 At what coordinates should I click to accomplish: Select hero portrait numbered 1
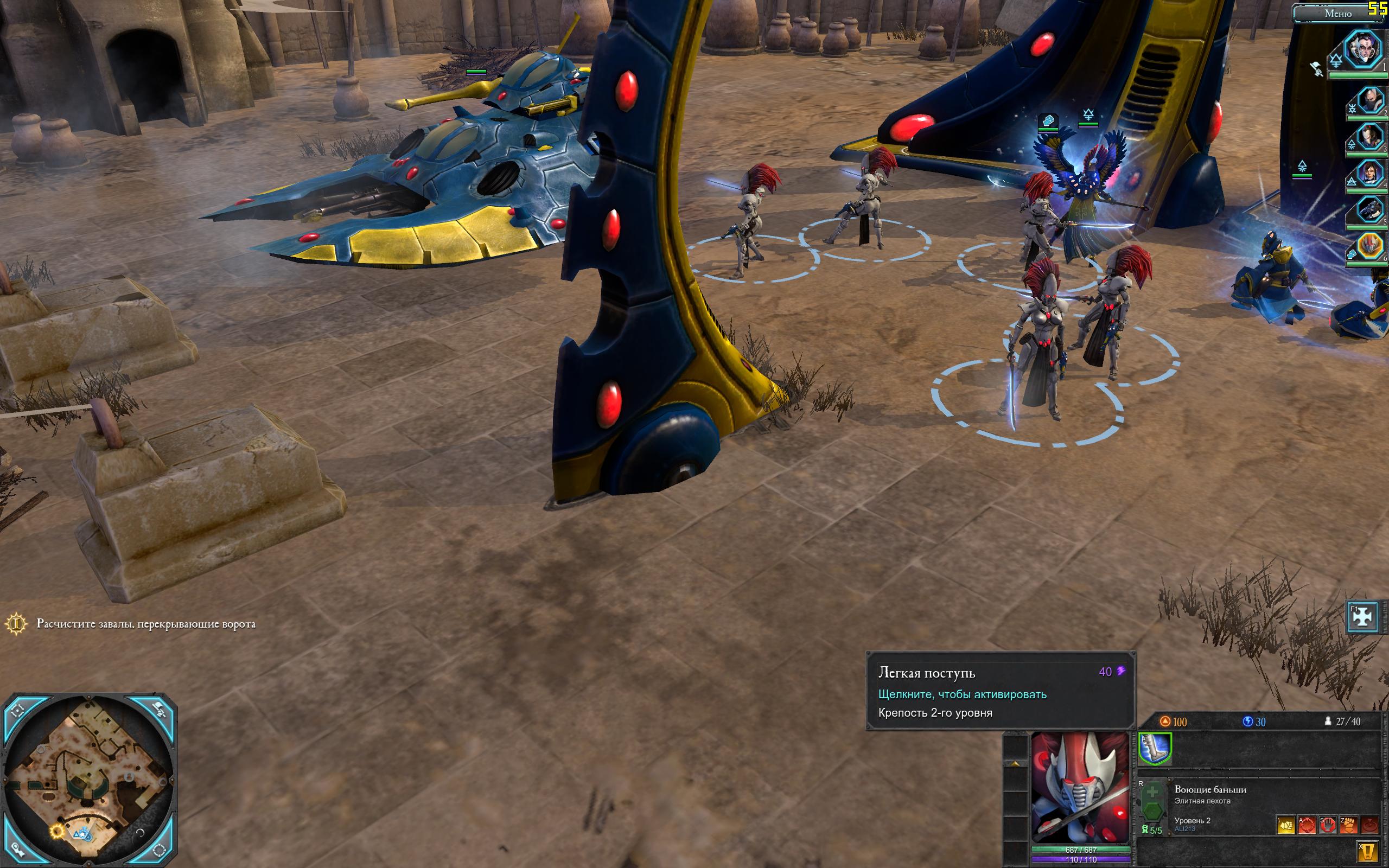pyautogui.click(x=1363, y=50)
